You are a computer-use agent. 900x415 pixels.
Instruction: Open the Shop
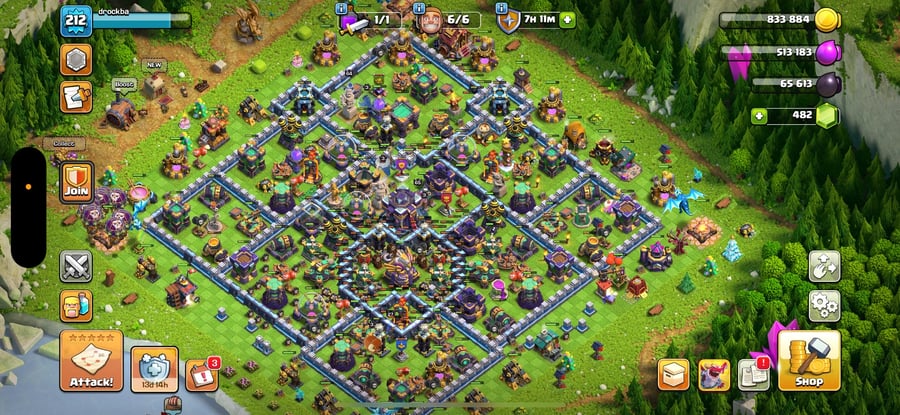pyautogui.click(x=808, y=362)
